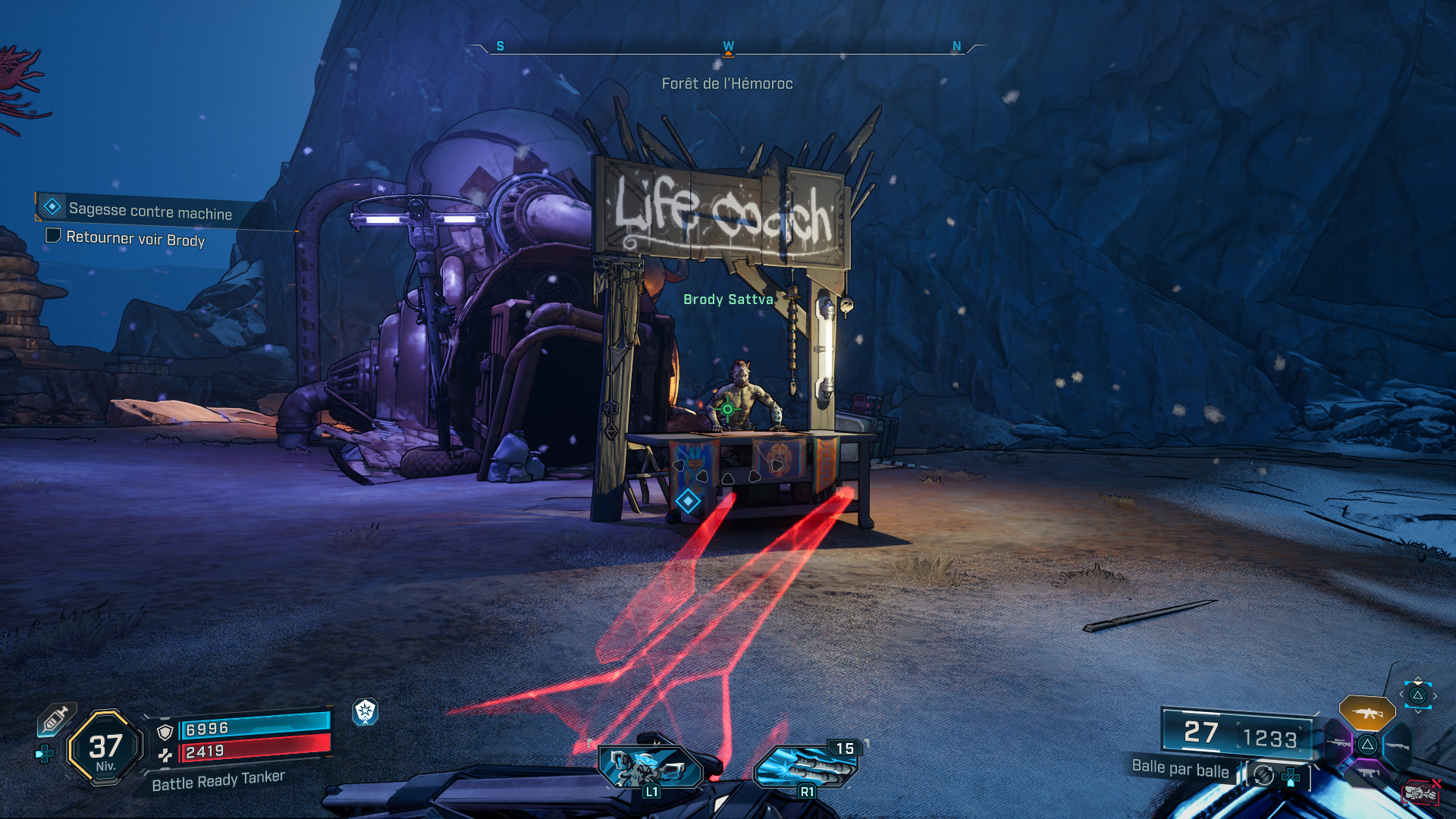Toggle the Balle par balle firing mode icon

click(x=1263, y=775)
